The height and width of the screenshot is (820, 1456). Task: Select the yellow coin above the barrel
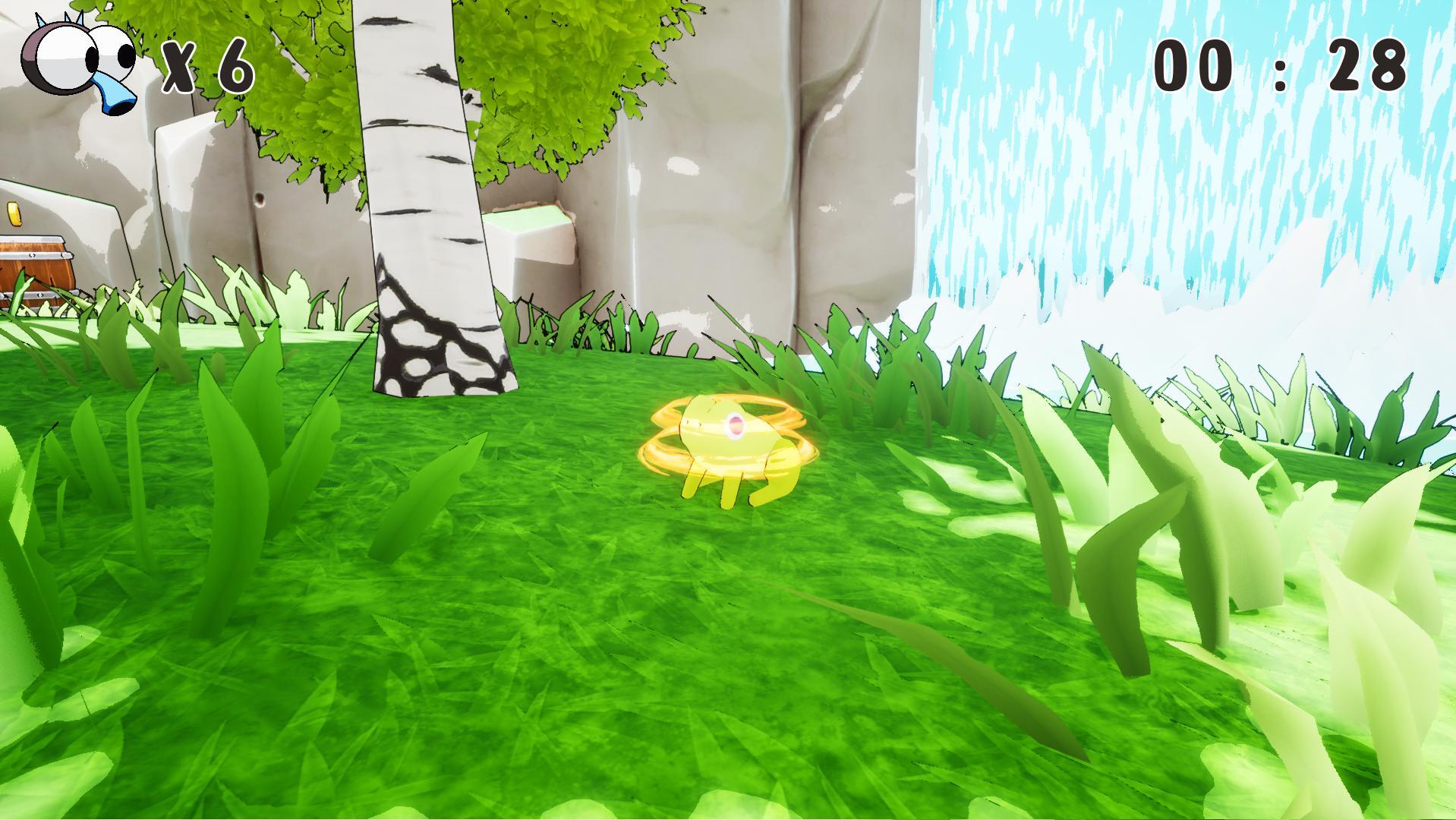14,214
